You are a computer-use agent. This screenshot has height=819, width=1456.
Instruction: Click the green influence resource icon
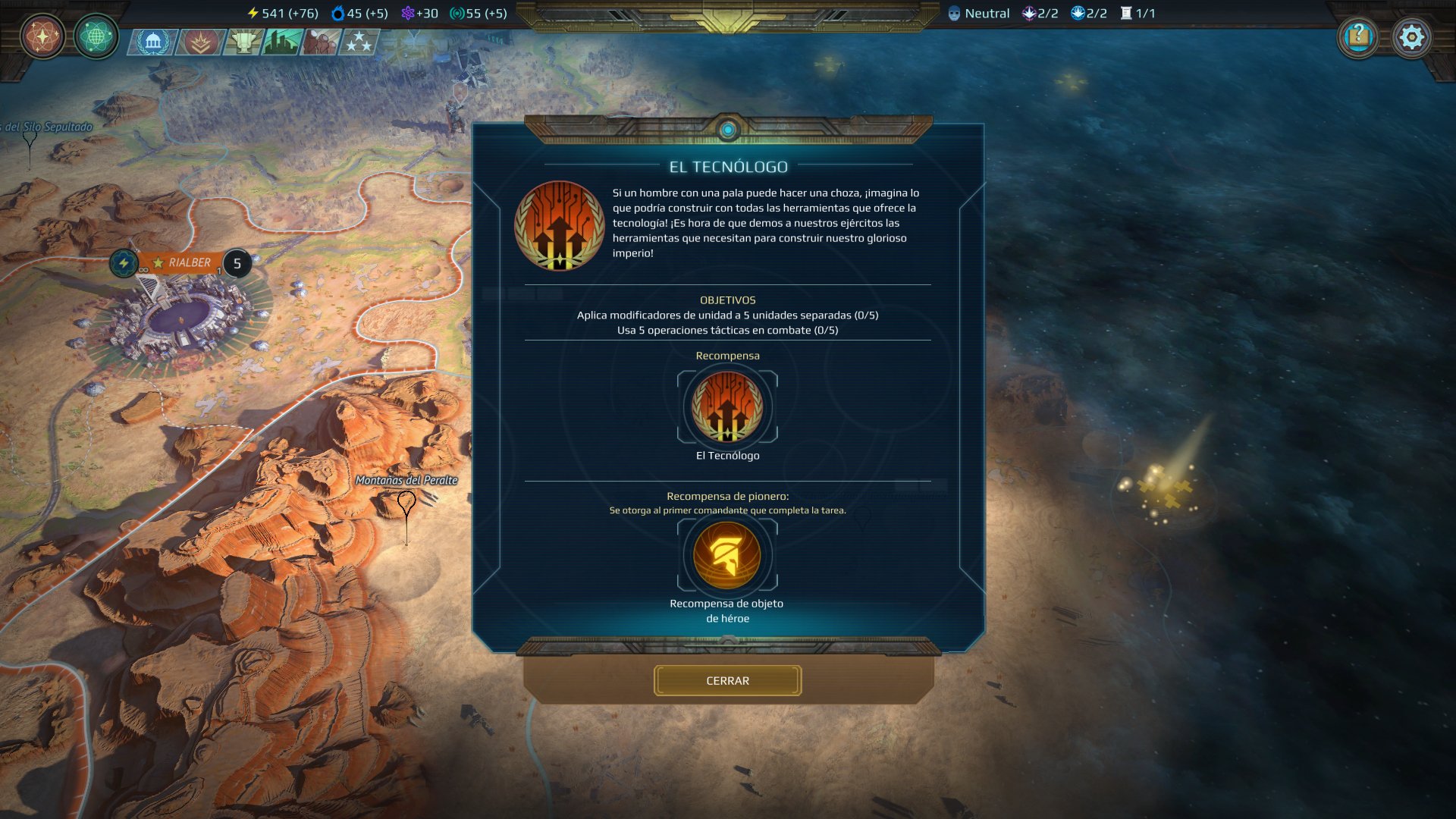click(454, 12)
